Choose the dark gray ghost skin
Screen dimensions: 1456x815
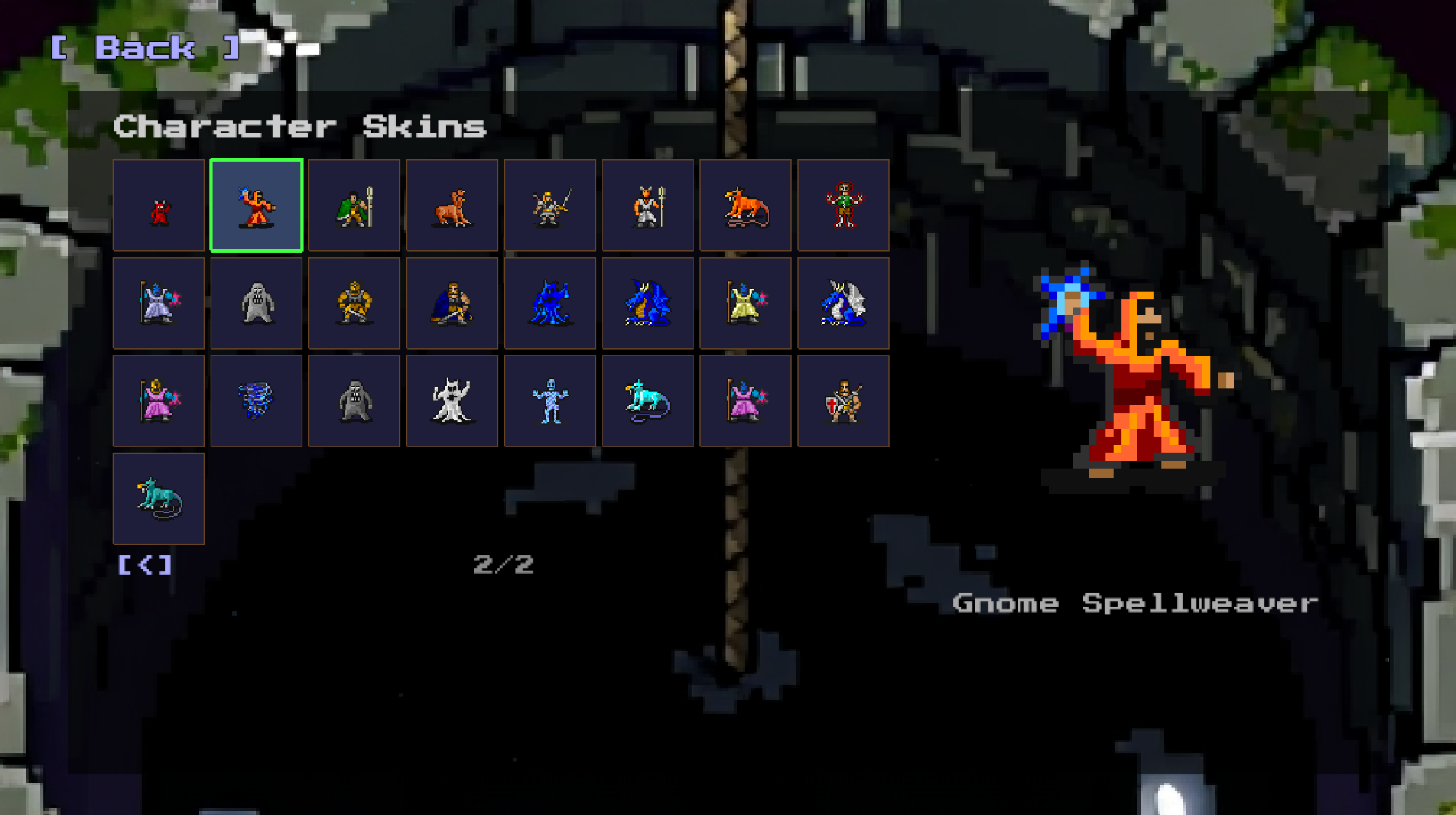[x=354, y=401]
